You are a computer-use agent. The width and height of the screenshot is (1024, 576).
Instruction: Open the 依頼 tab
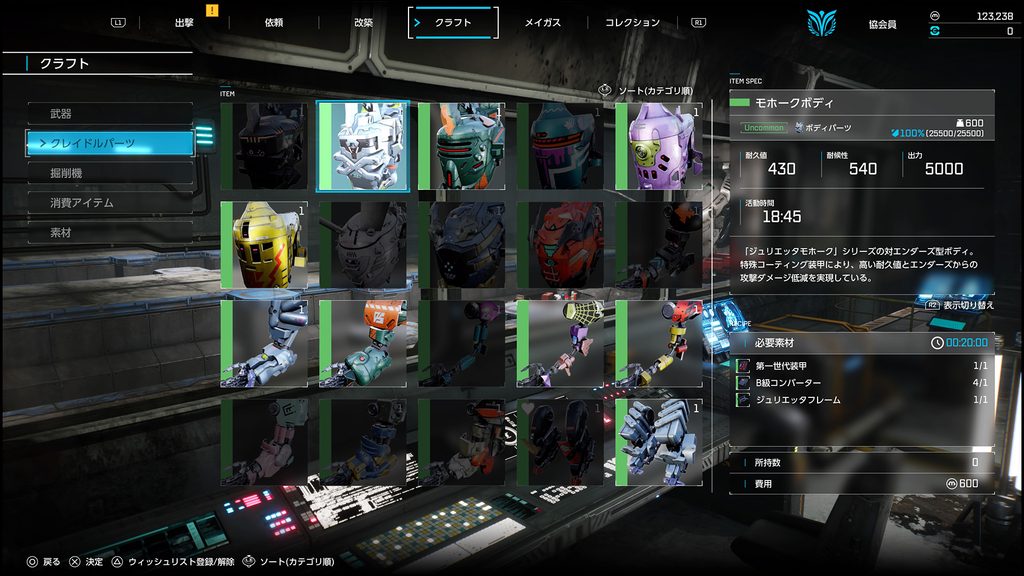pyautogui.click(x=274, y=22)
